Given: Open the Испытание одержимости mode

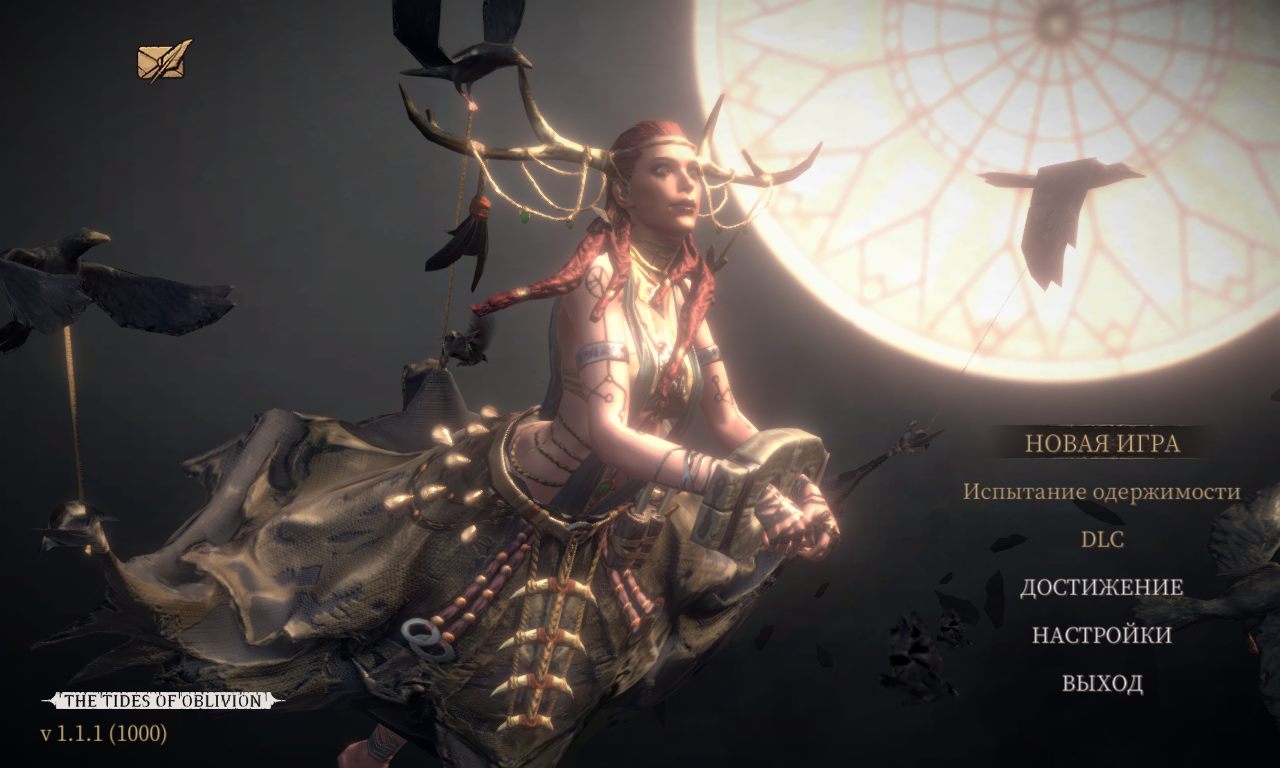Looking at the screenshot, I should (1101, 492).
